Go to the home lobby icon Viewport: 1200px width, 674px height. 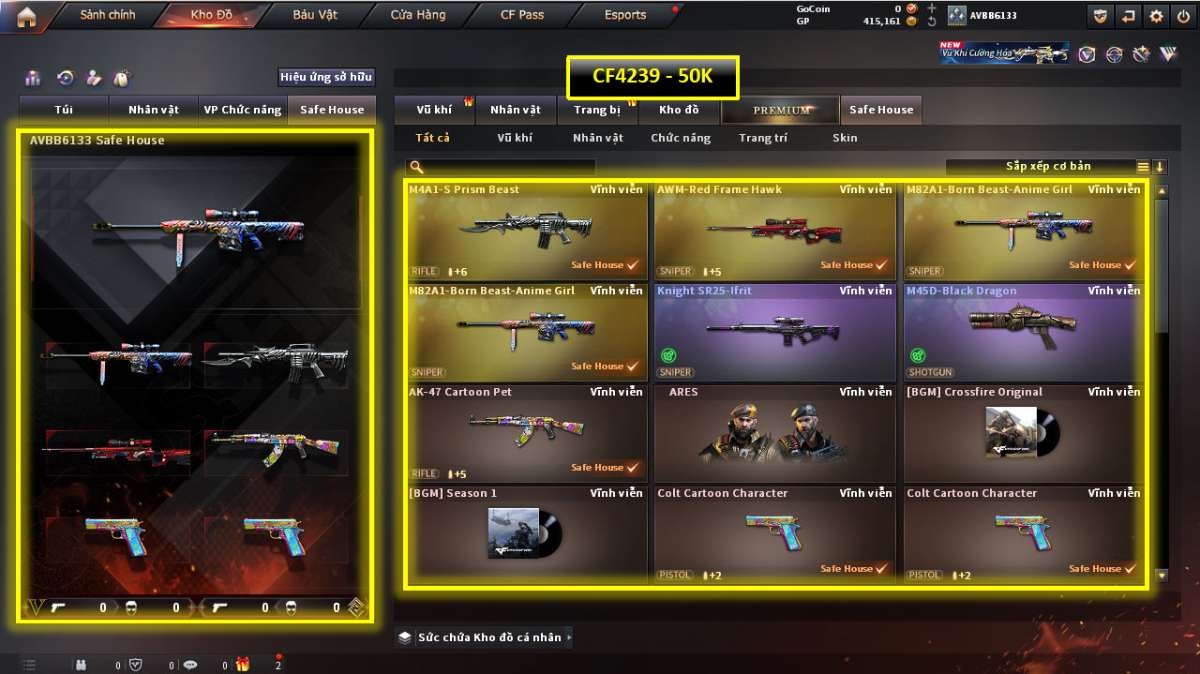click(x=26, y=16)
